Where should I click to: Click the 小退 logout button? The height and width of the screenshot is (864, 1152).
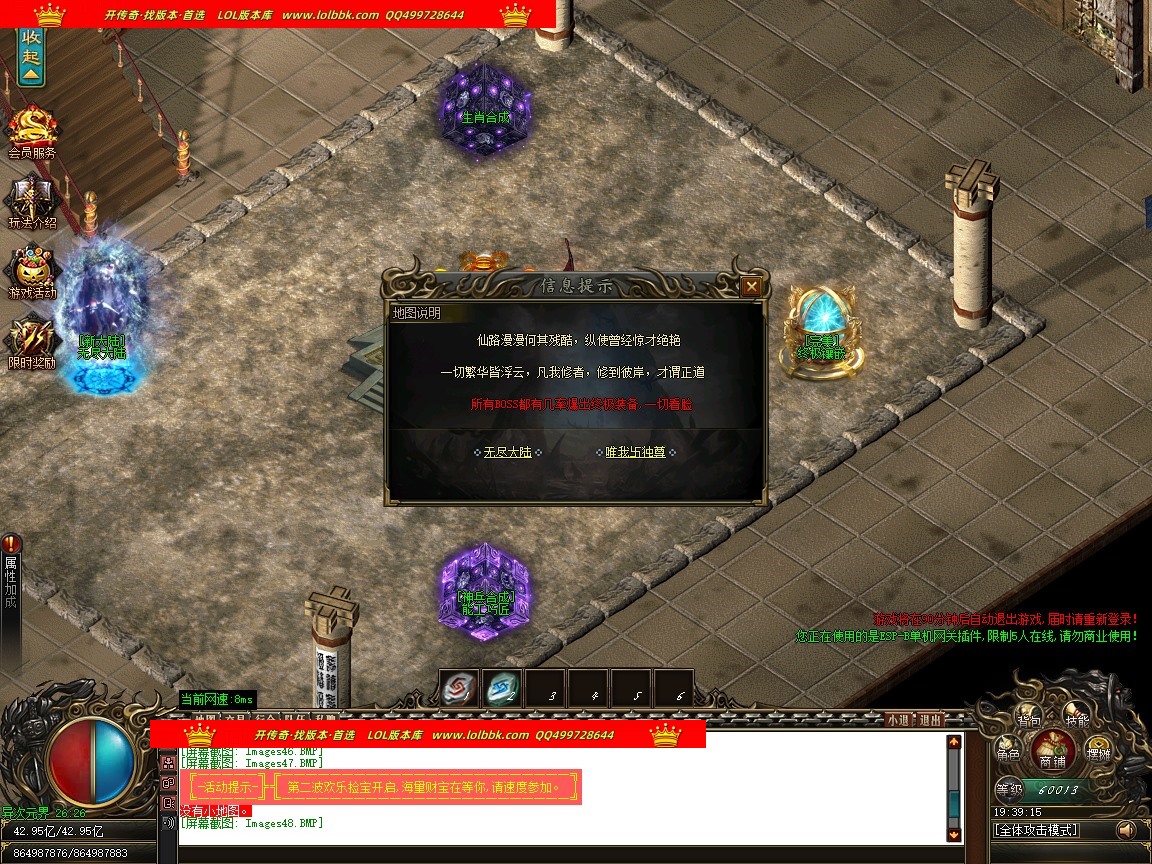click(x=897, y=719)
